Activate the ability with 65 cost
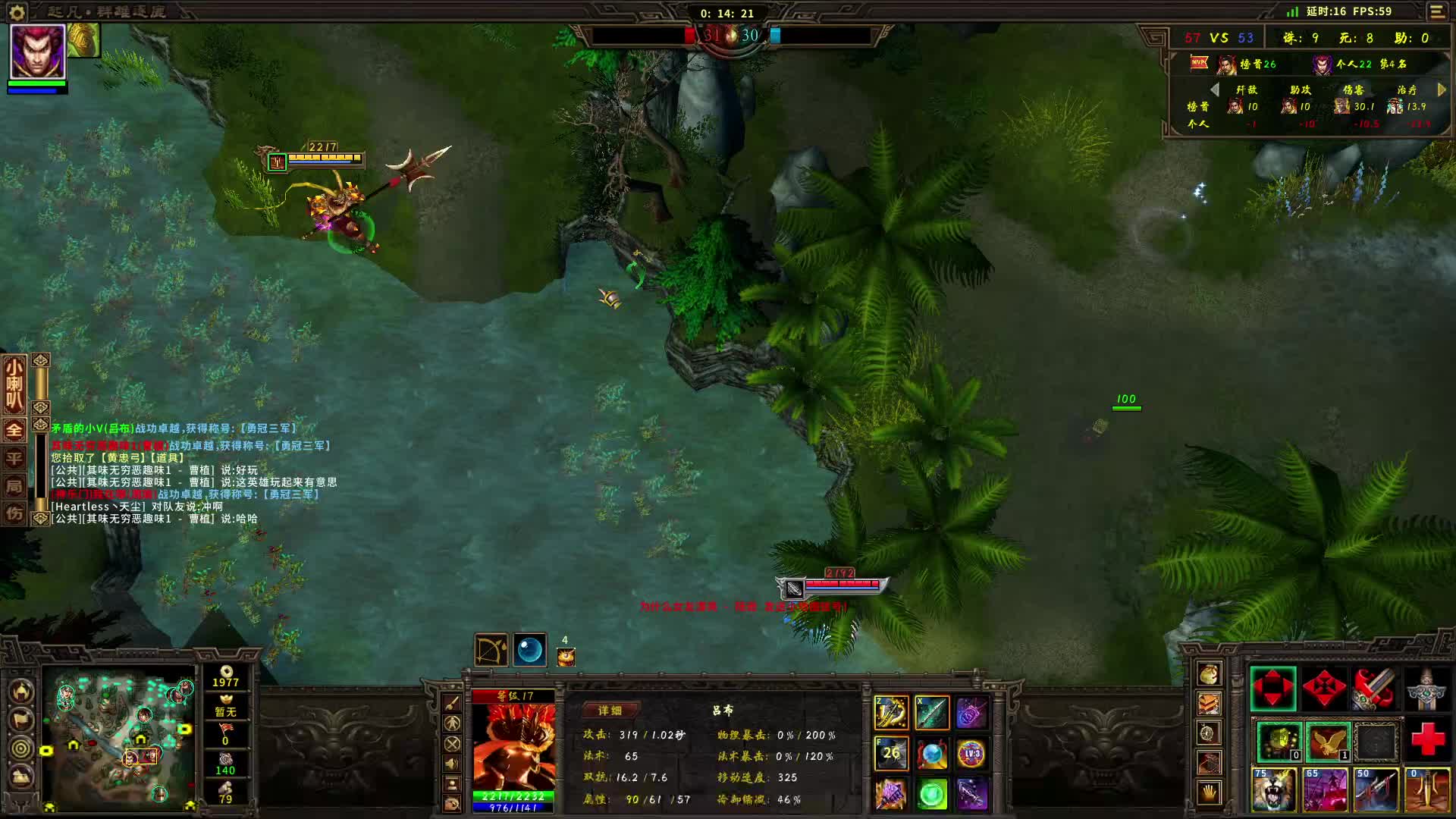This screenshot has width=1456, height=819. pos(1324,790)
